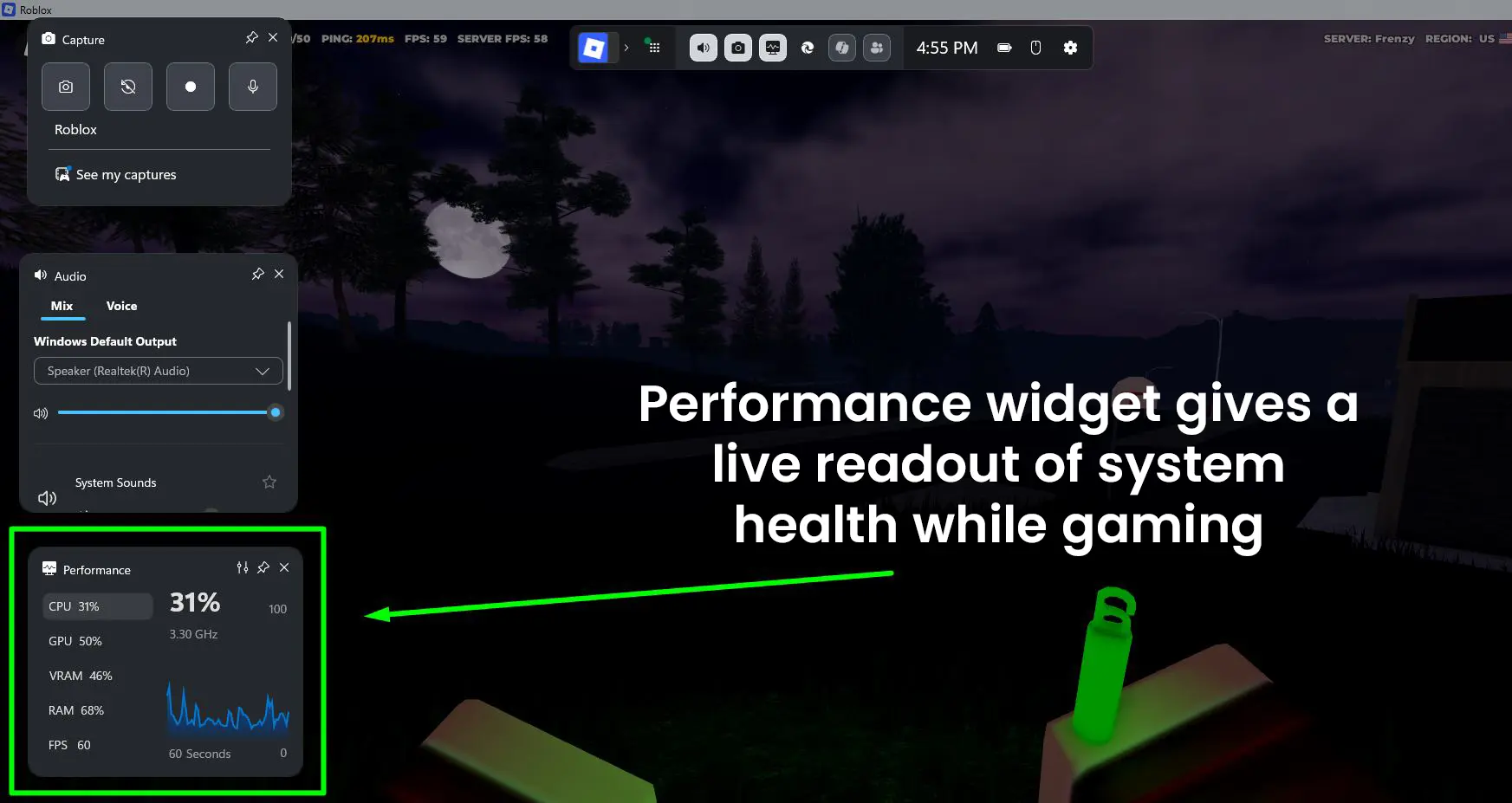1512x803 pixels.
Task: Pin the Performance widget
Action: (263, 568)
